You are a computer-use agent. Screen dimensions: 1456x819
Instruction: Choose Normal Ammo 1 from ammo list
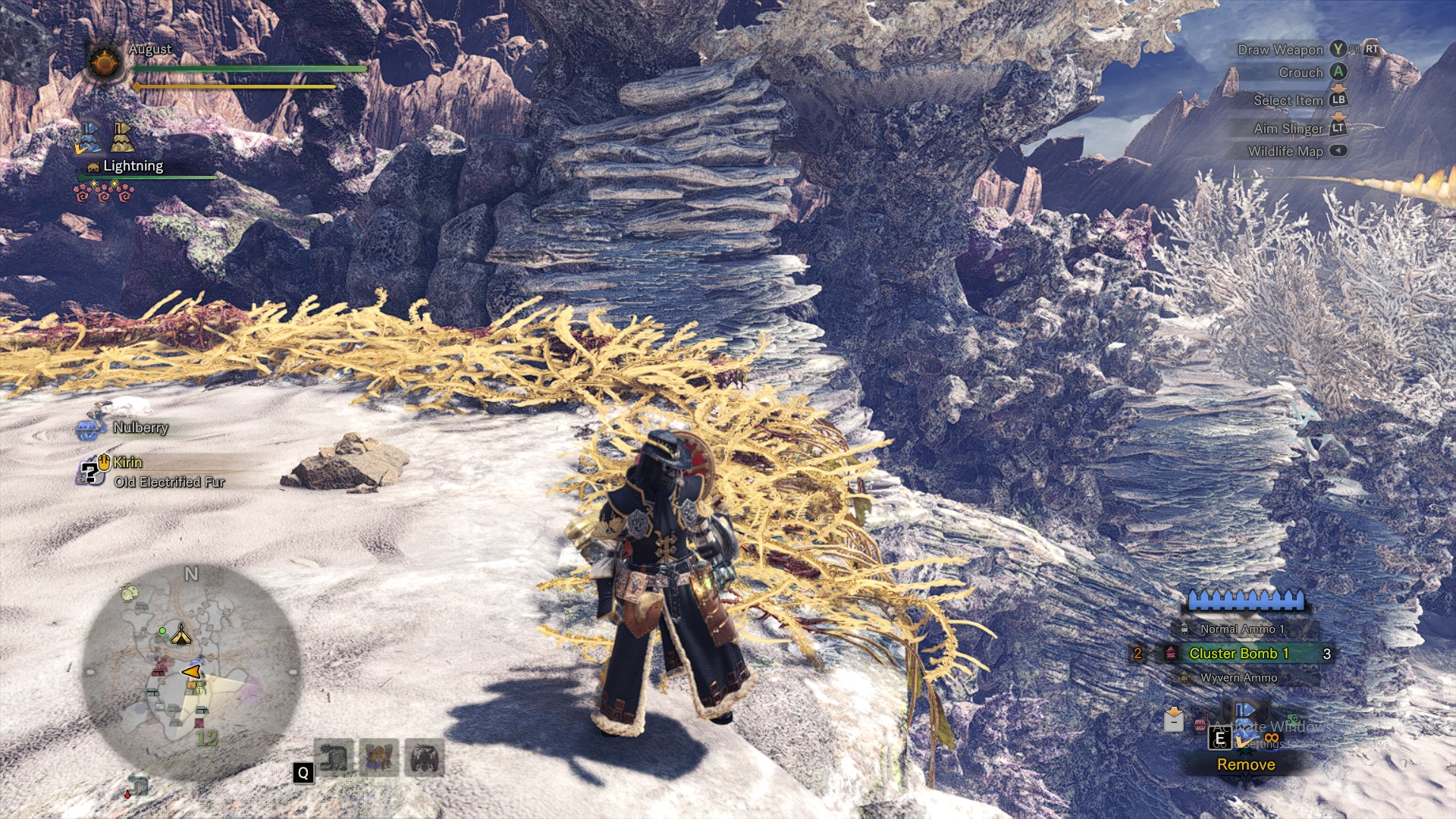[x=1241, y=629]
